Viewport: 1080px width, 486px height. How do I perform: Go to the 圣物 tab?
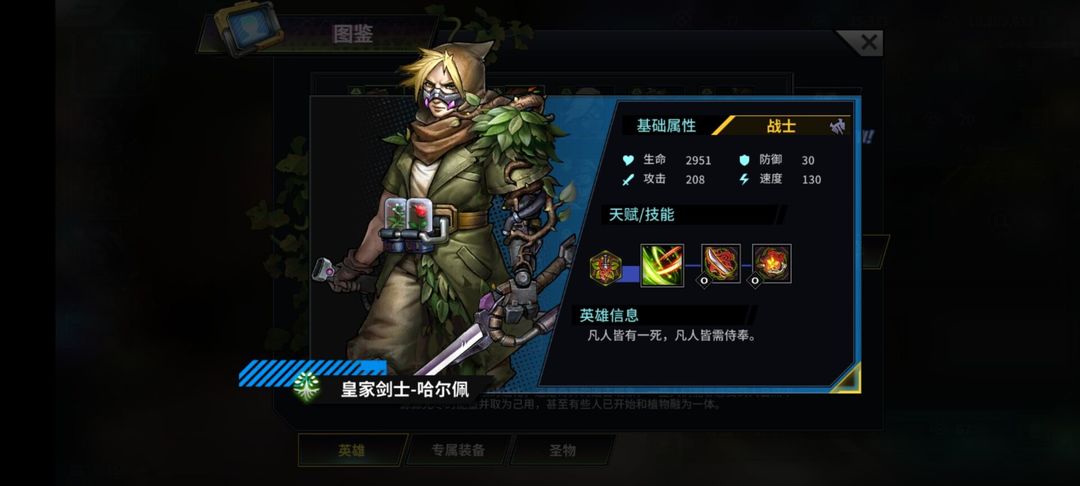(562, 450)
